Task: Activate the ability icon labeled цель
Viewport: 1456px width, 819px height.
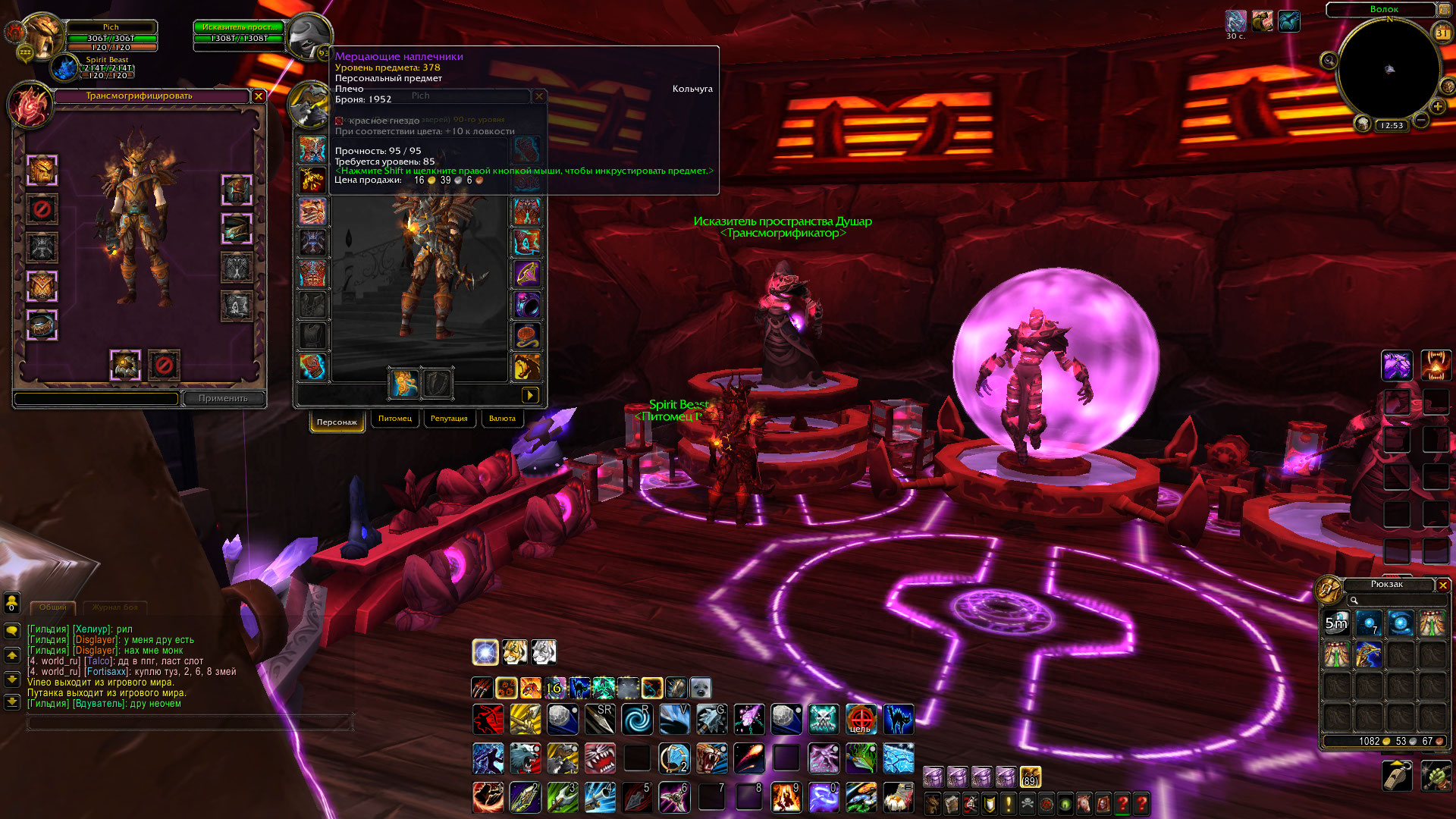Action: [860, 719]
